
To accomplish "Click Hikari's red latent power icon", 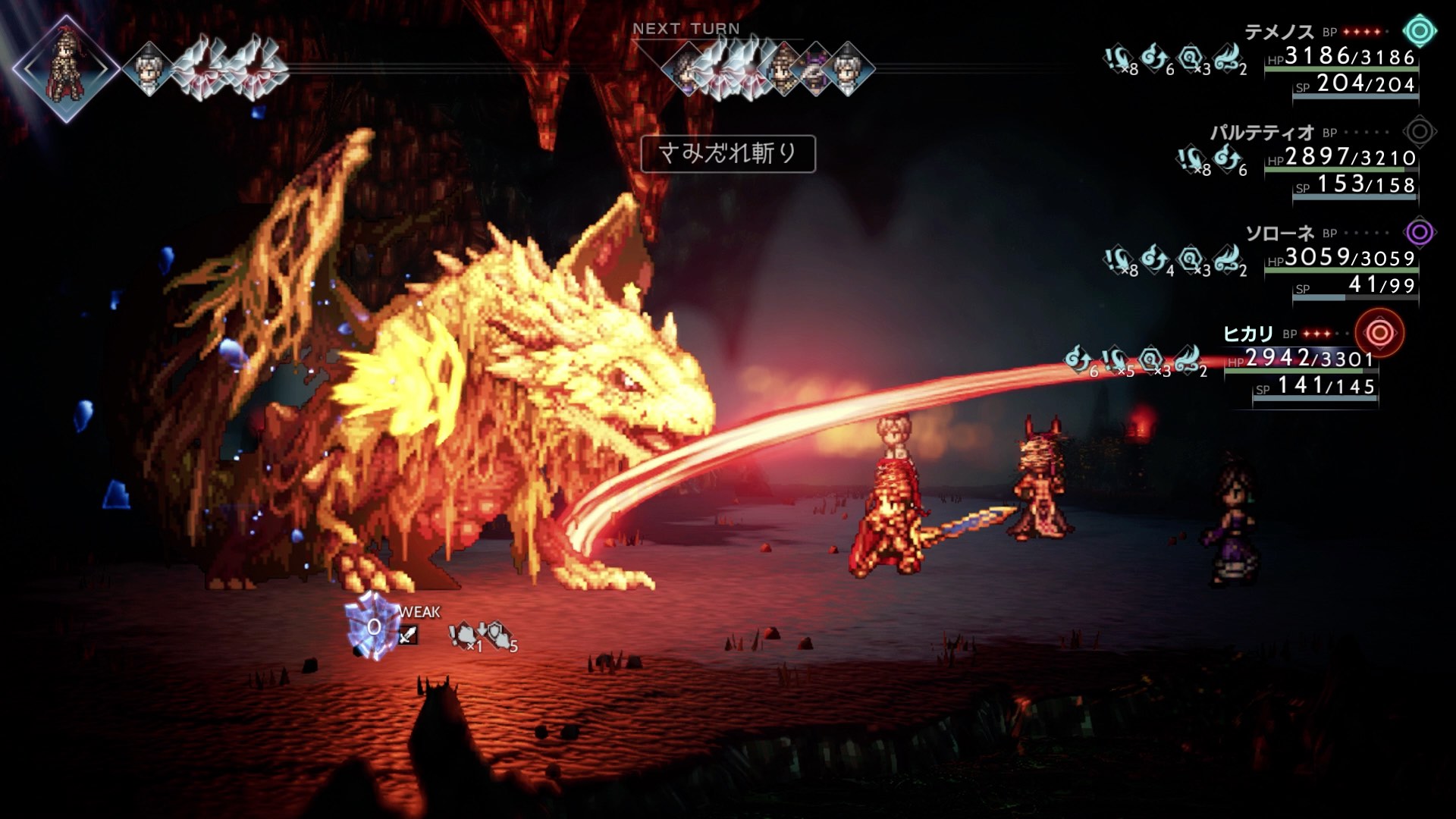I will click(x=1379, y=333).
